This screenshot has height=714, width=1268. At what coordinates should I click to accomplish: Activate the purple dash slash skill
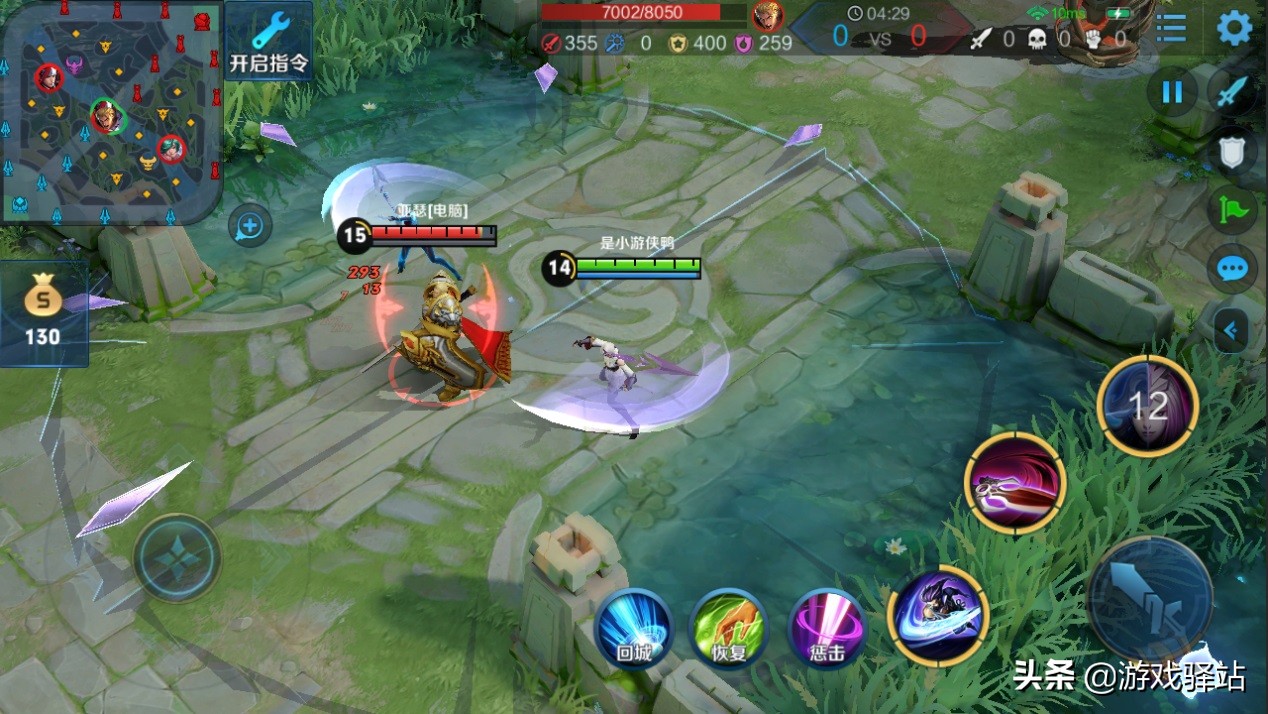pyautogui.click(x=937, y=615)
